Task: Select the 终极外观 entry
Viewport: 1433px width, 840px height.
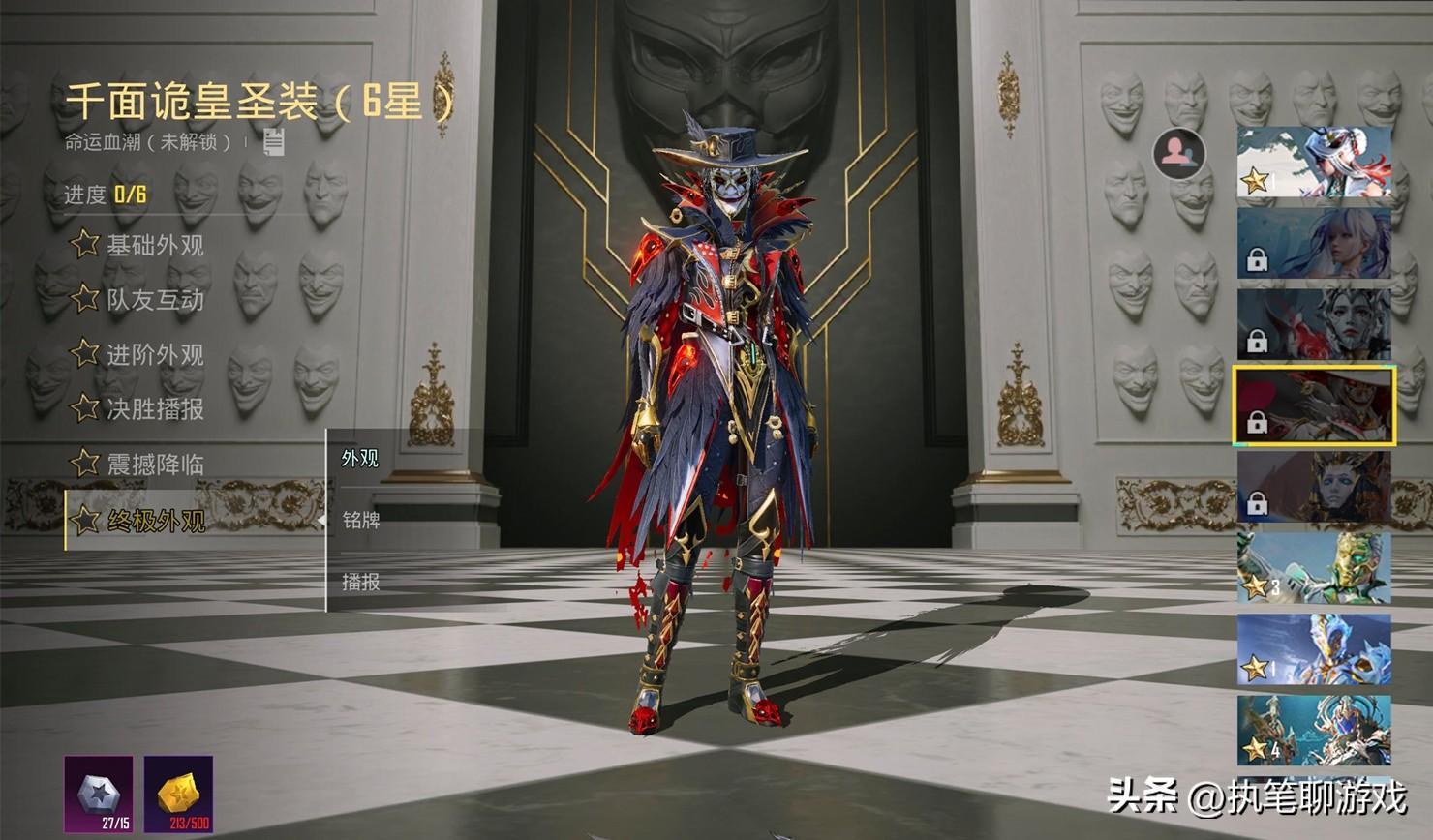Action: 138,521
